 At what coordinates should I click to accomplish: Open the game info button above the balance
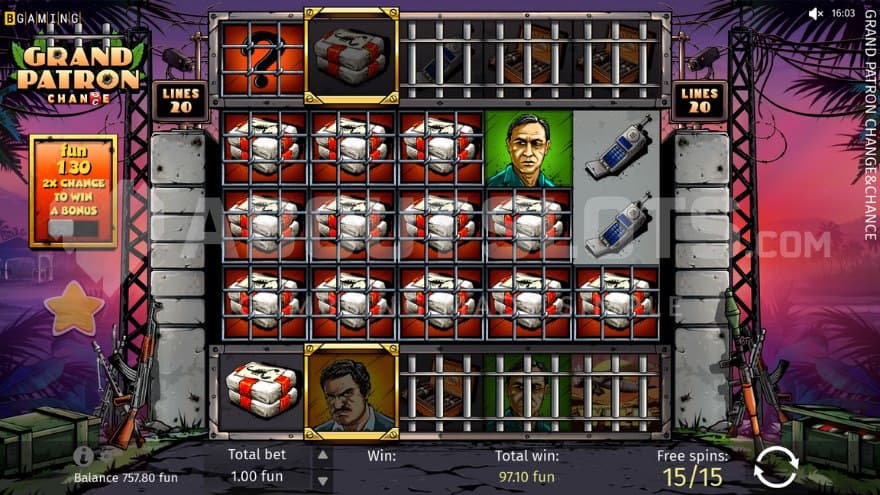tap(80, 454)
